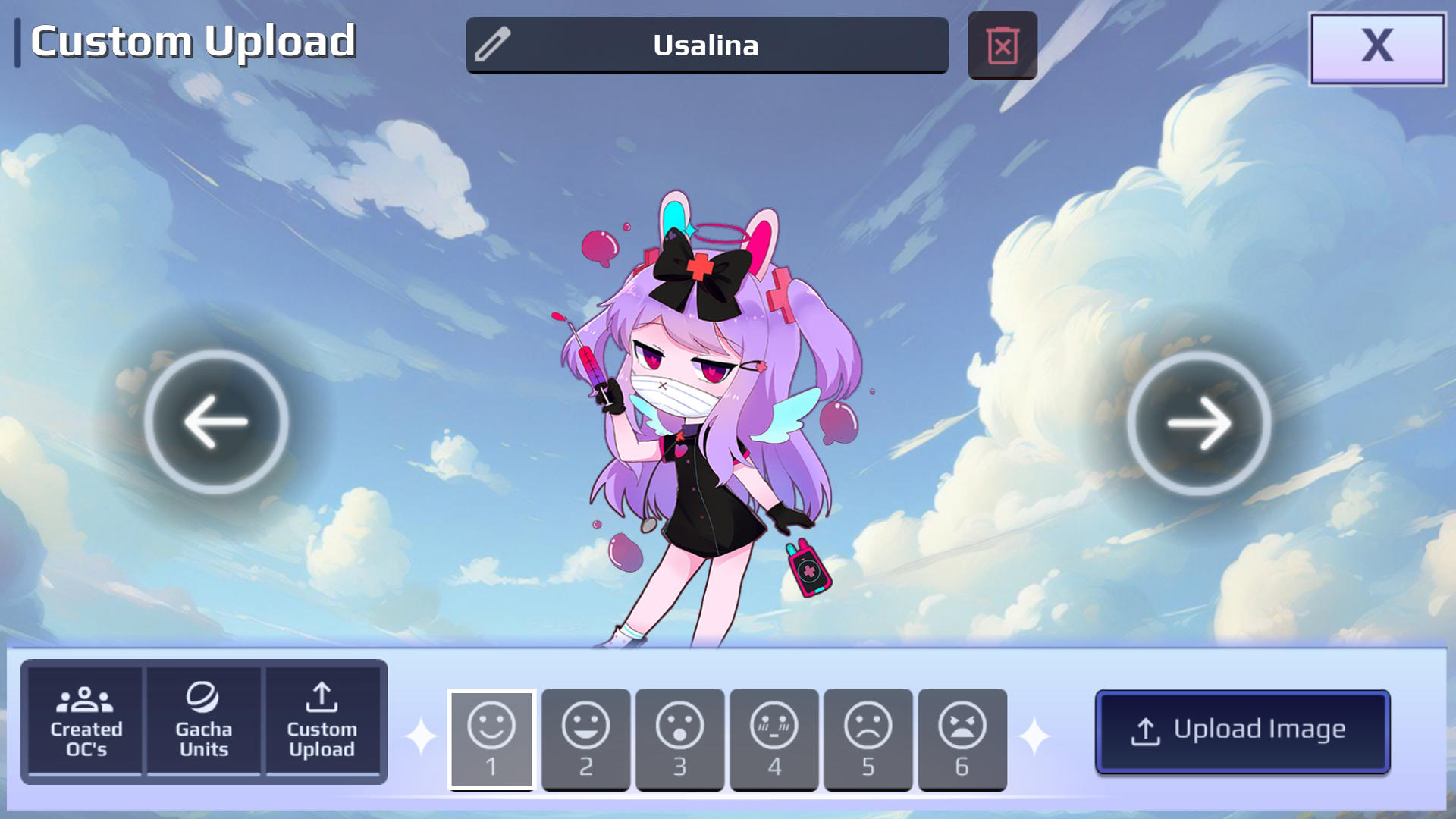
Task: Close the Custom Upload screen
Action: pos(1377,45)
